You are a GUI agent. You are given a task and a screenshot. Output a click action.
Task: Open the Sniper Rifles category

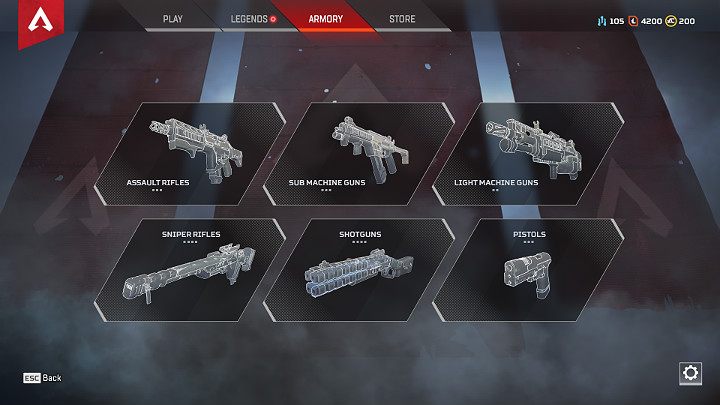[190, 270]
